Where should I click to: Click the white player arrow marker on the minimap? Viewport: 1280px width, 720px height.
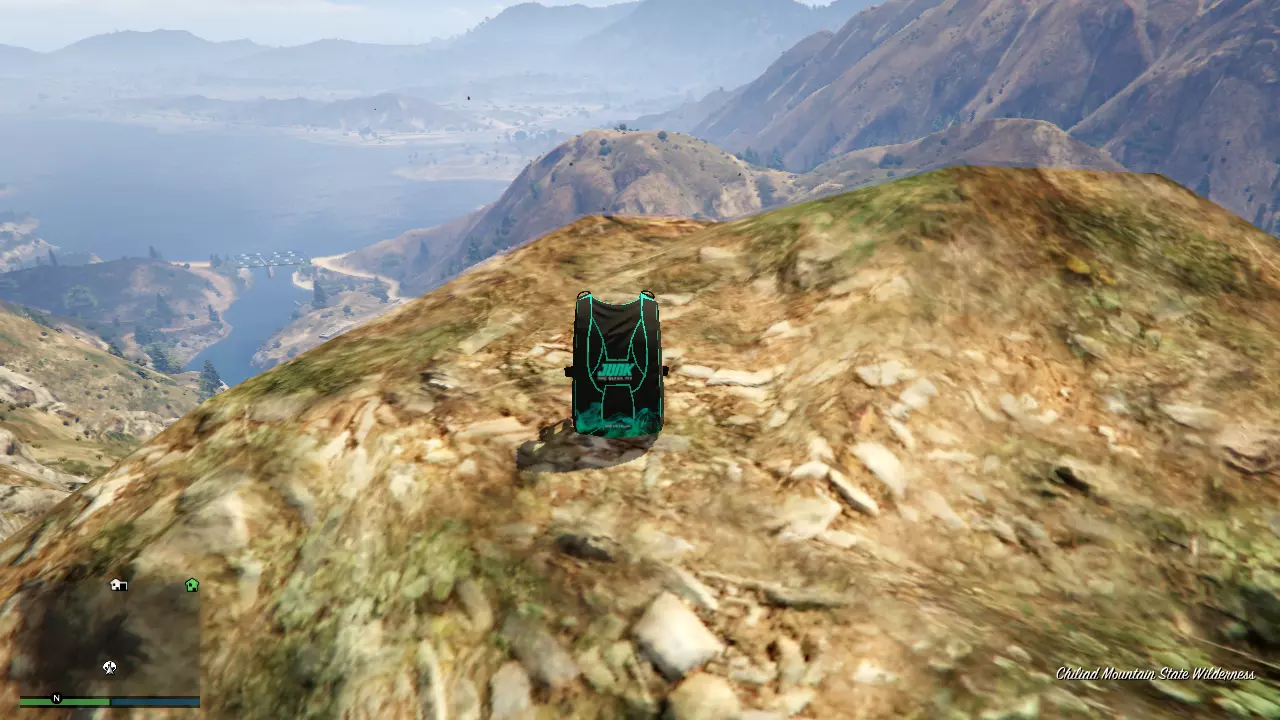(108, 667)
